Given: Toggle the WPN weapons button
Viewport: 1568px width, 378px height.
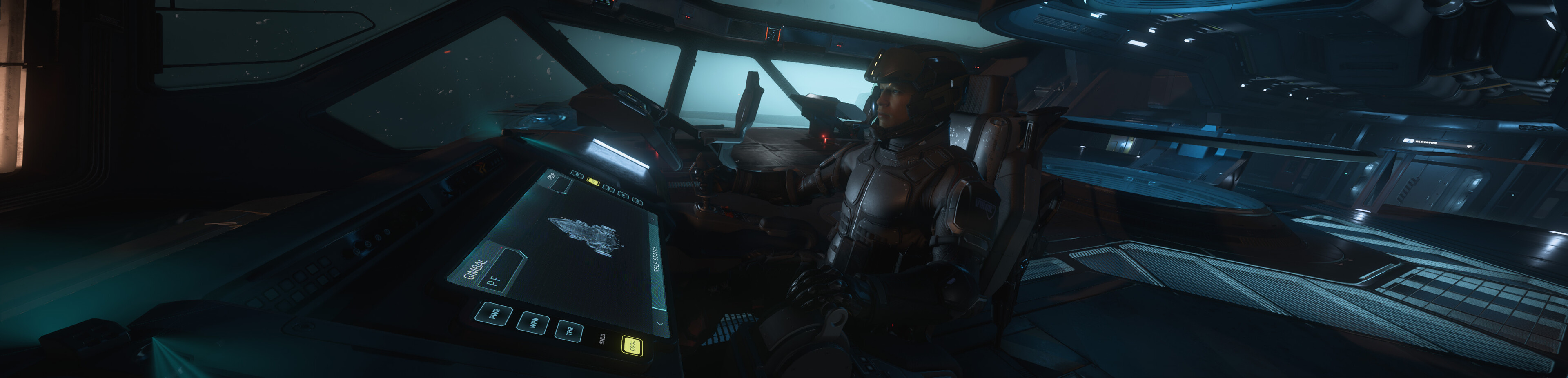Looking at the screenshot, I should (x=532, y=322).
